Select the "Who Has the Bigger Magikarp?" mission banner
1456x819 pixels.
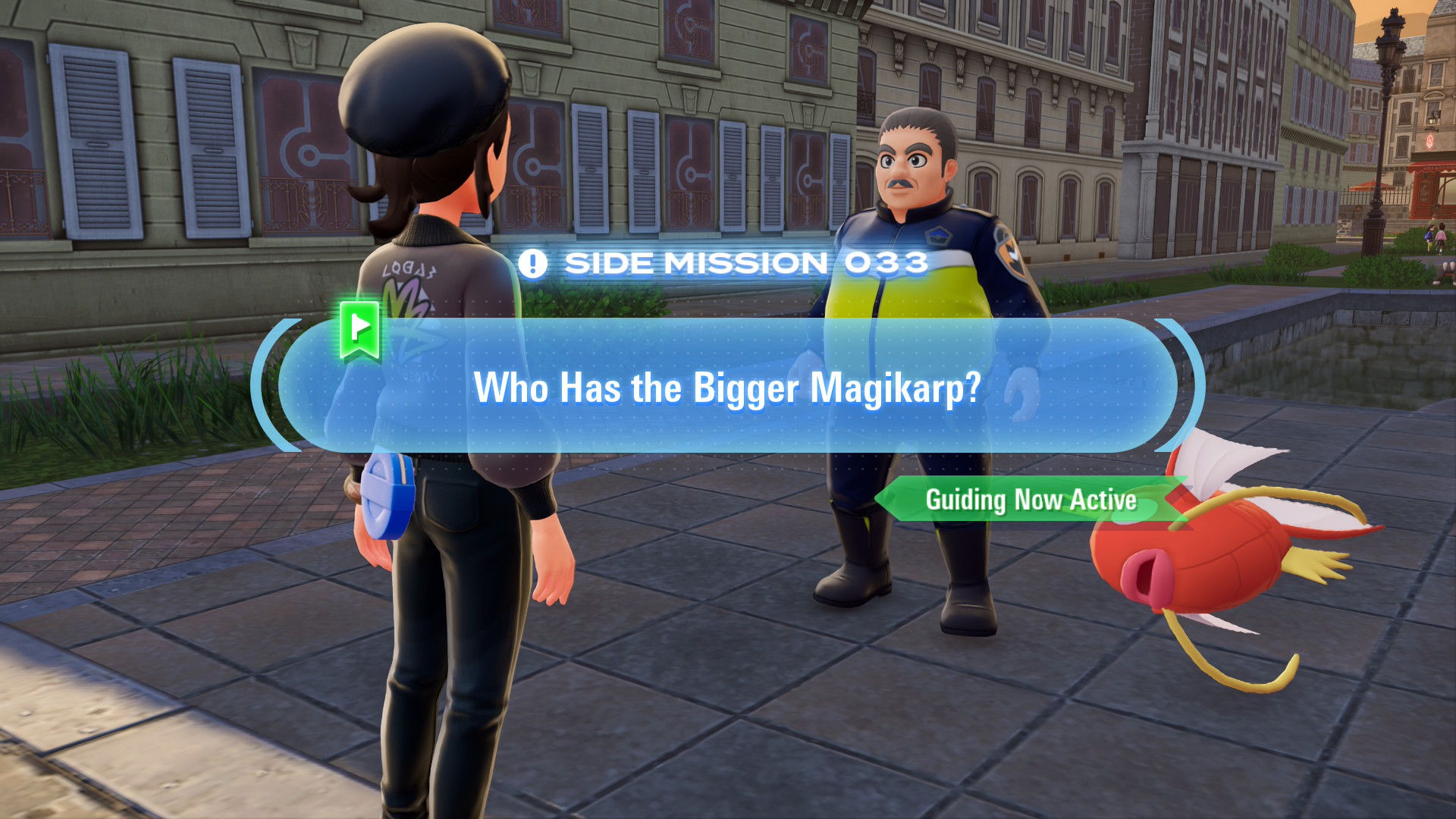[726, 387]
